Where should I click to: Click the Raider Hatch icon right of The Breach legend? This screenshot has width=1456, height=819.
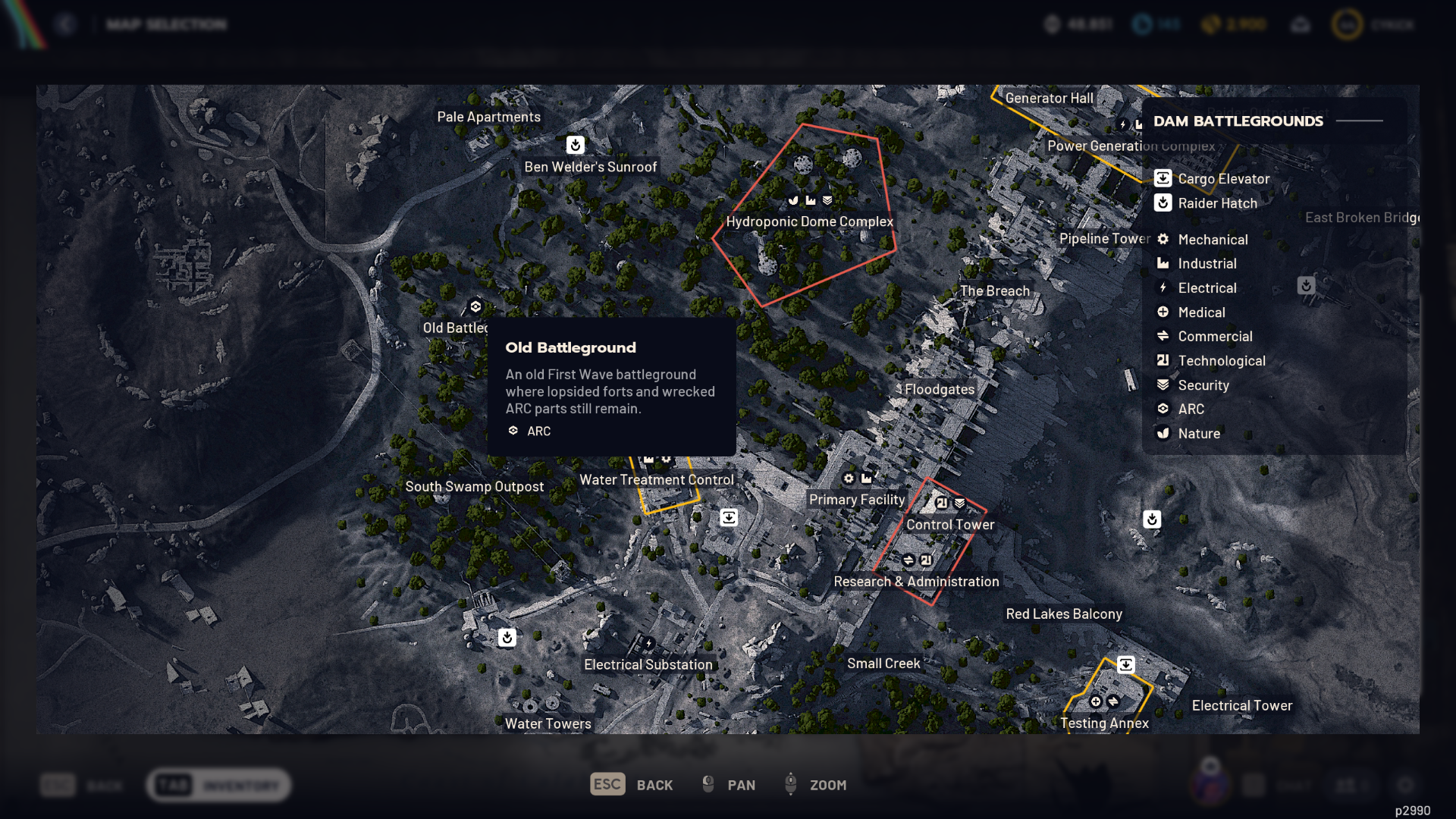[1305, 287]
